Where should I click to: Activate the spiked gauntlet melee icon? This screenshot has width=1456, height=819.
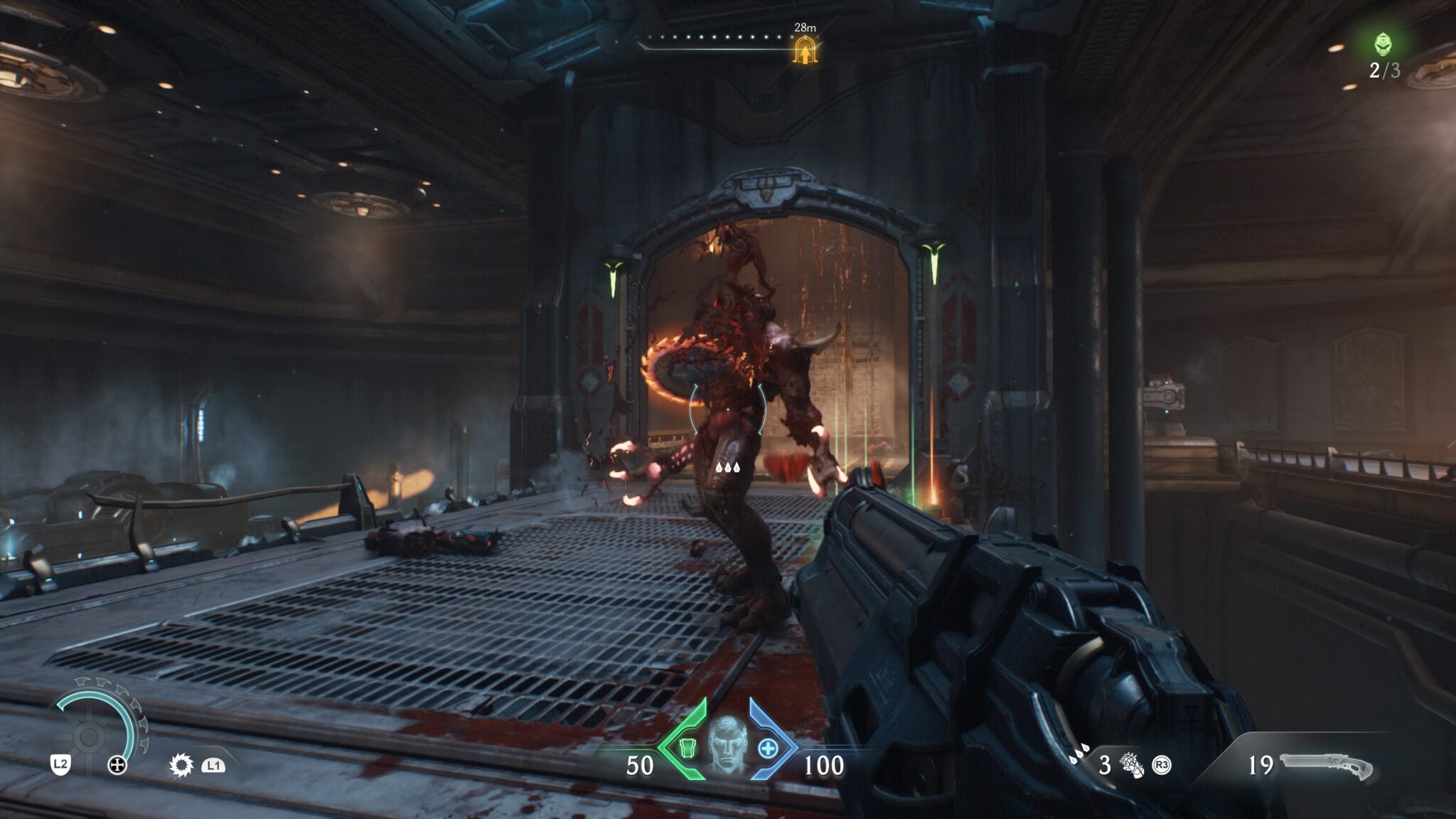(1131, 765)
